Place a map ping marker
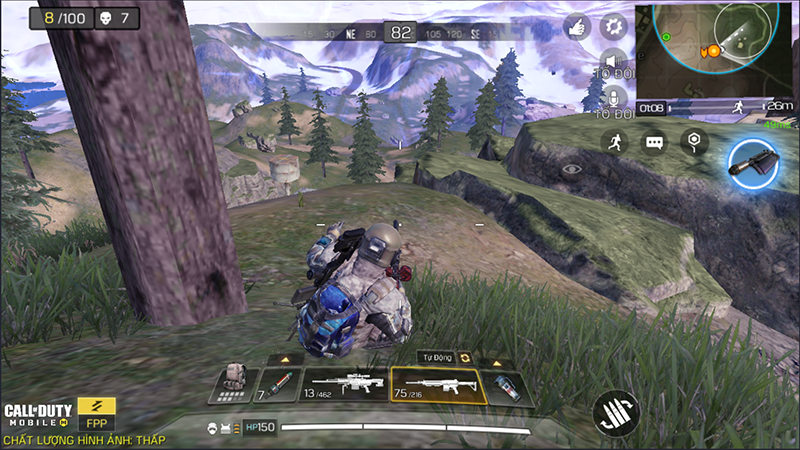The height and width of the screenshot is (450, 800). [693, 142]
